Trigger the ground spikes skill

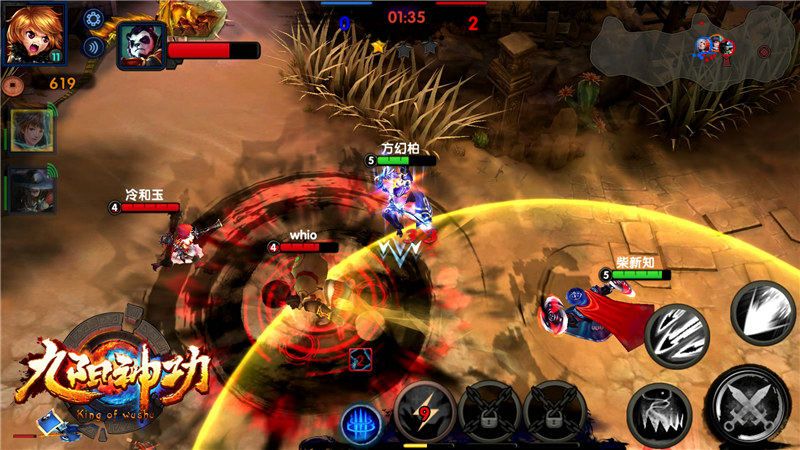click(658, 412)
